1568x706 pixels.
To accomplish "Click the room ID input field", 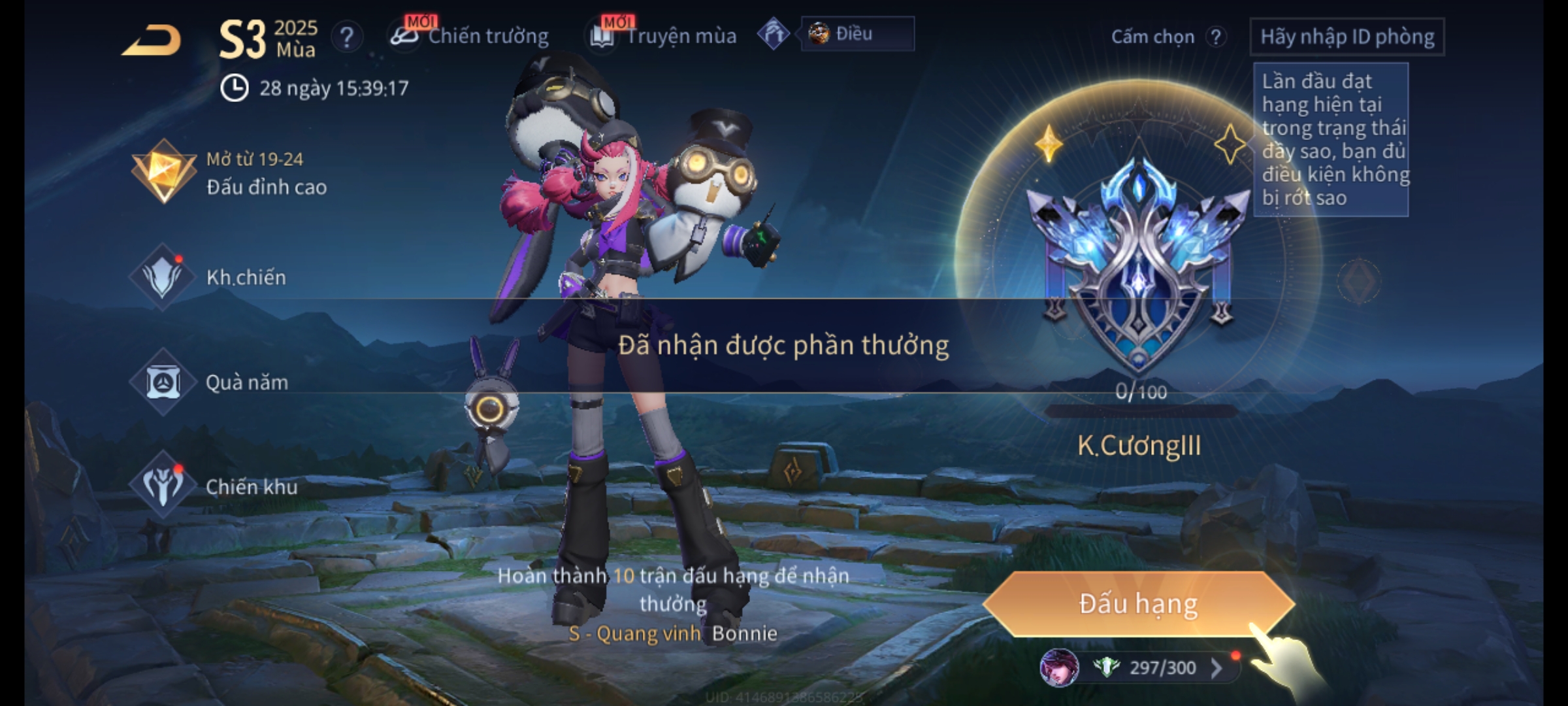I will click(x=1347, y=37).
